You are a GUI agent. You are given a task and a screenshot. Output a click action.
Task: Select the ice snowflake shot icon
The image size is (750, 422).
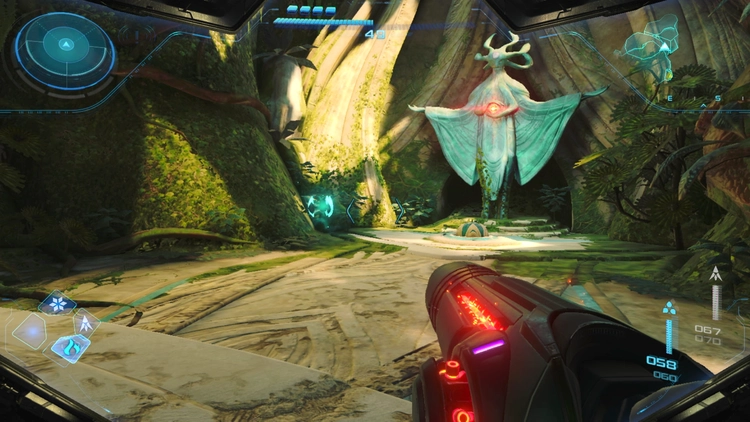click(x=56, y=302)
